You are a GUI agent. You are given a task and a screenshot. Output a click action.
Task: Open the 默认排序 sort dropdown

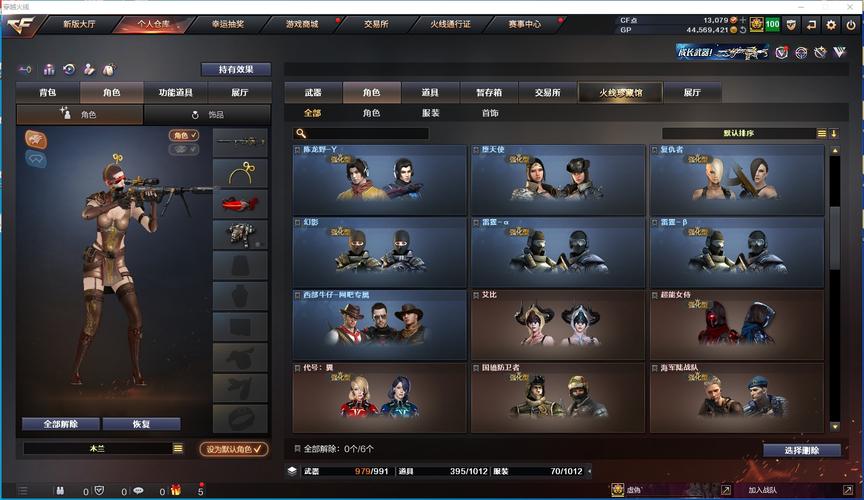pos(739,133)
